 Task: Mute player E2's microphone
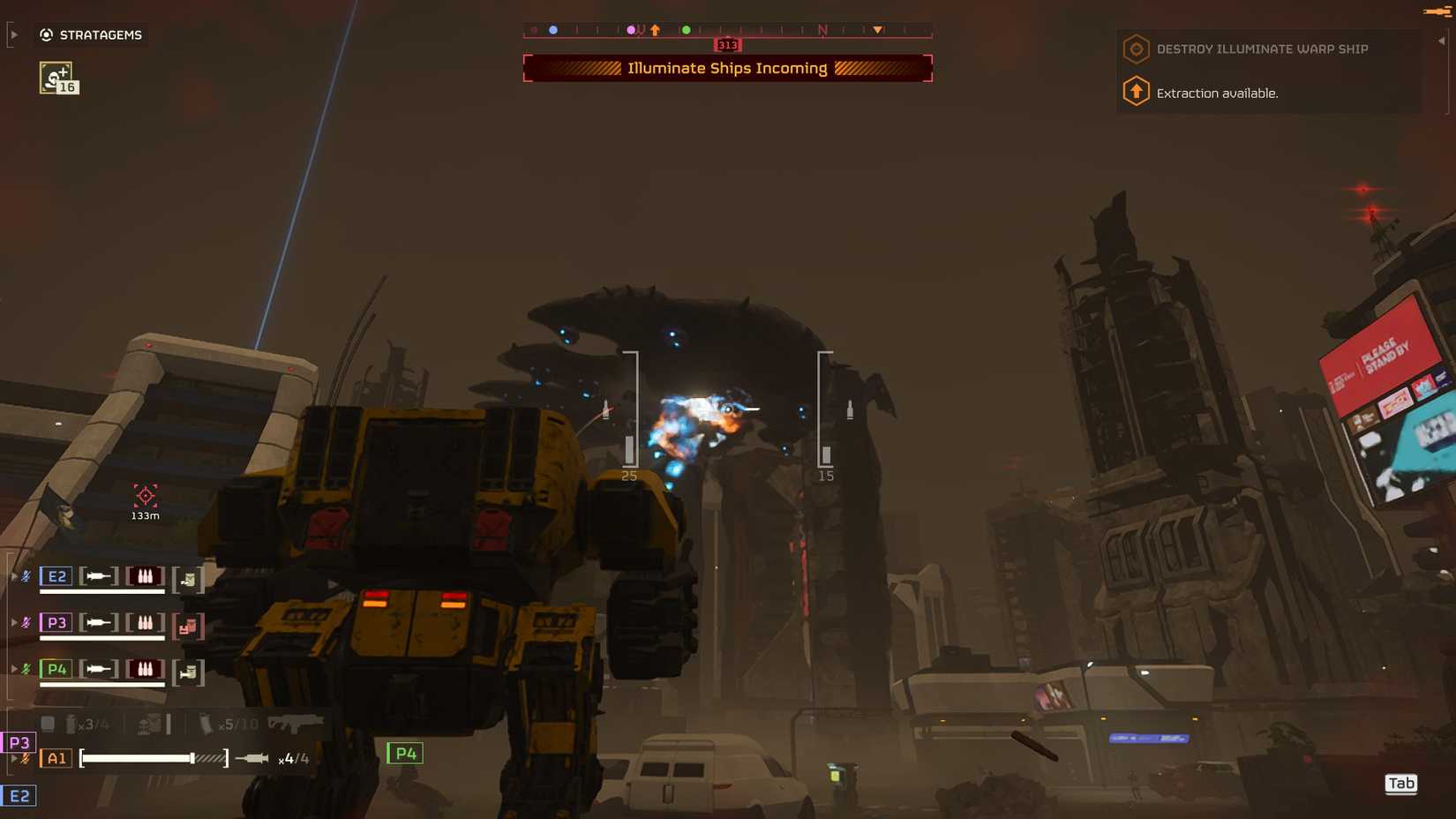26,575
